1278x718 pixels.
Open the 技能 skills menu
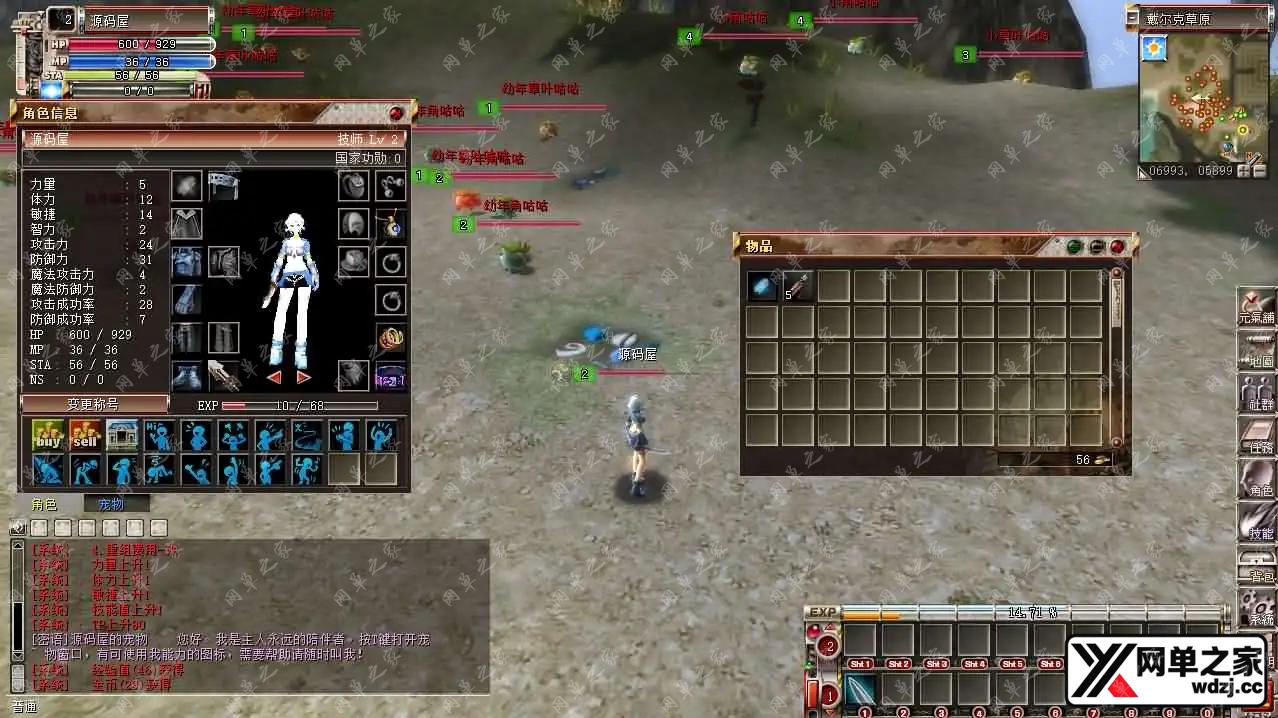tap(1256, 521)
